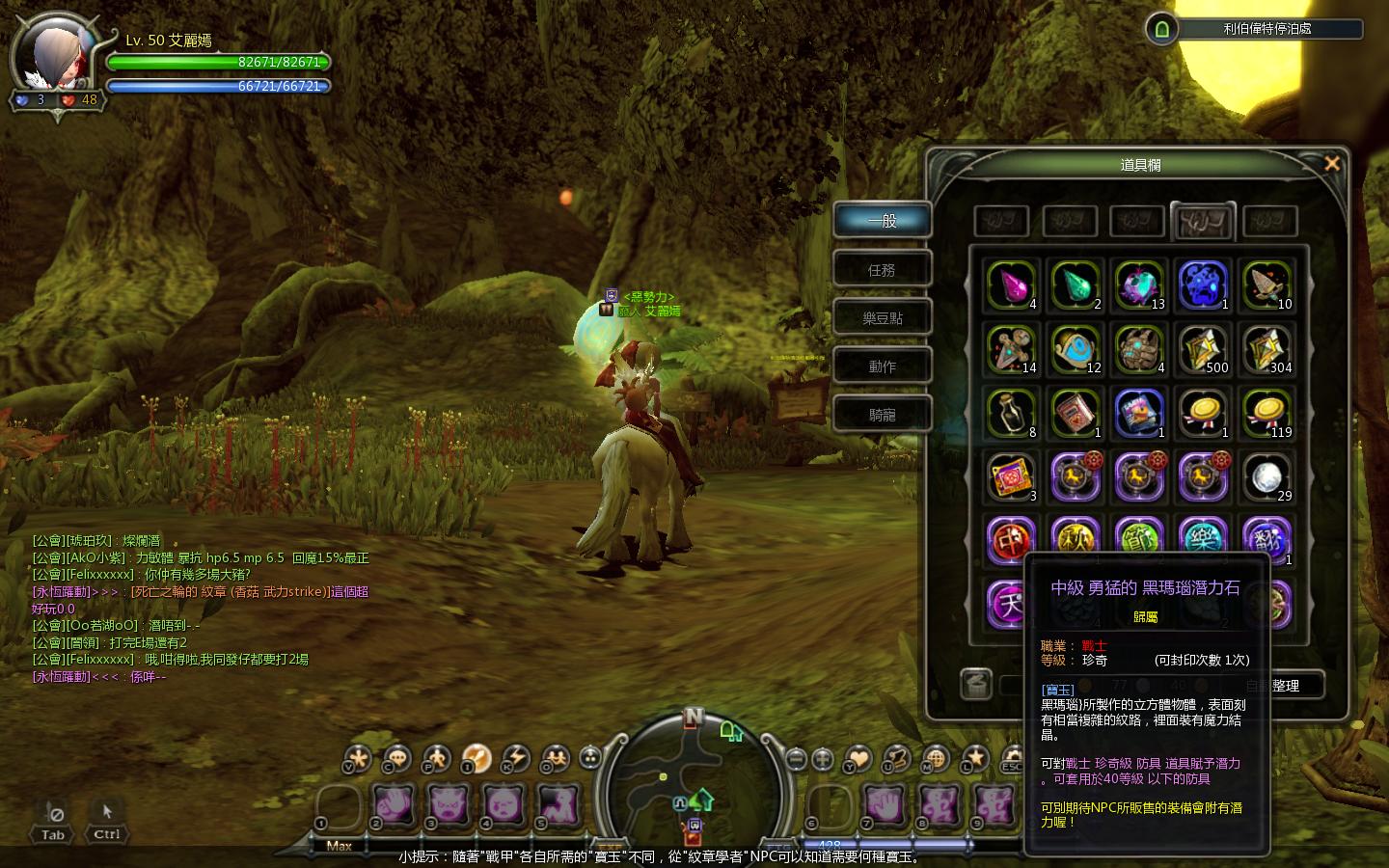Choose the gold medal stack of 119

[1266, 414]
